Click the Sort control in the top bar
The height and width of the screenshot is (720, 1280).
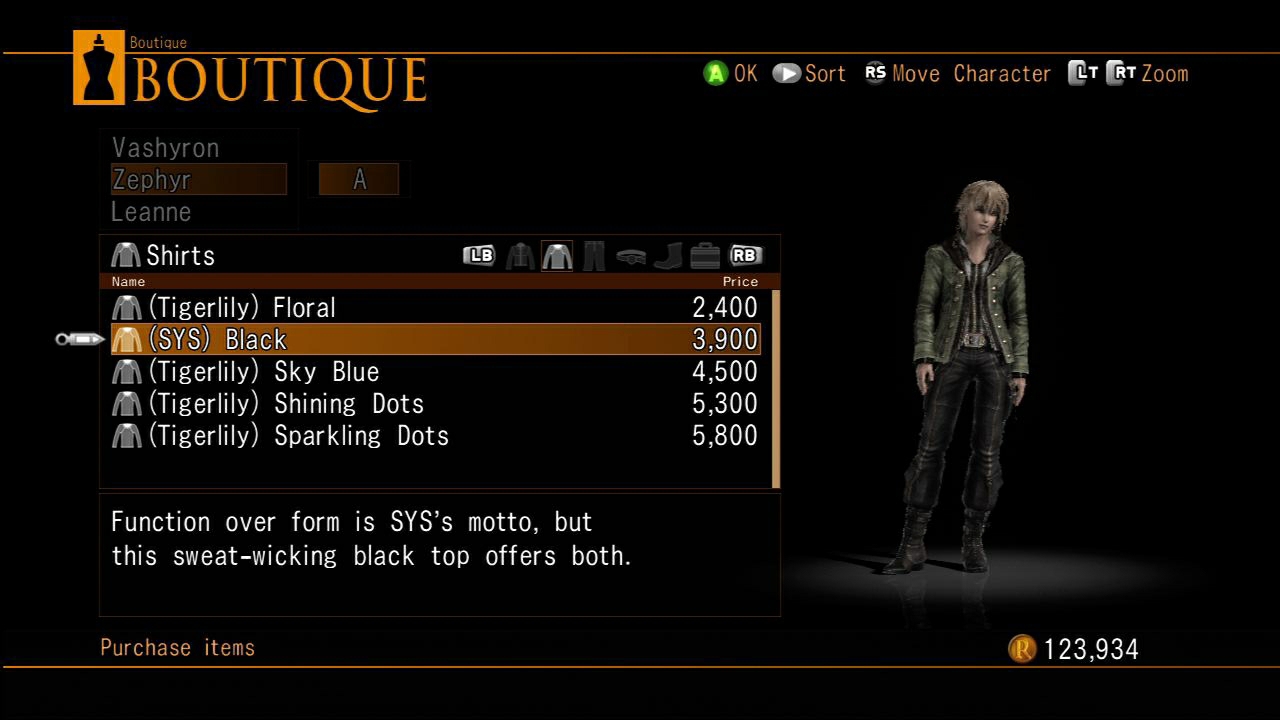pyautogui.click(x=810, y=73)
